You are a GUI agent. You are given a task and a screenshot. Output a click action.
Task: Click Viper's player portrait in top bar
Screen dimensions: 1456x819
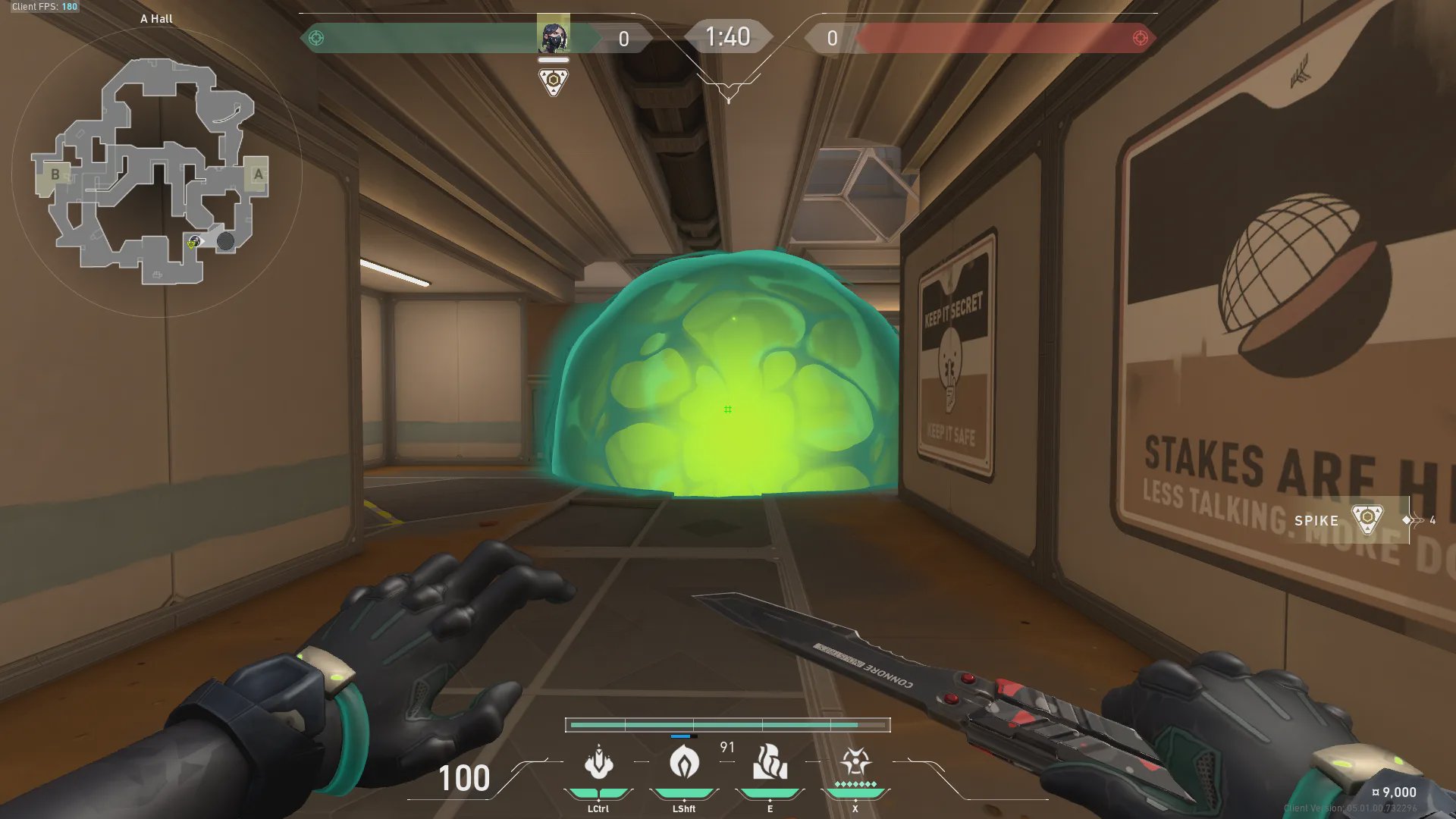click(553, 36)
